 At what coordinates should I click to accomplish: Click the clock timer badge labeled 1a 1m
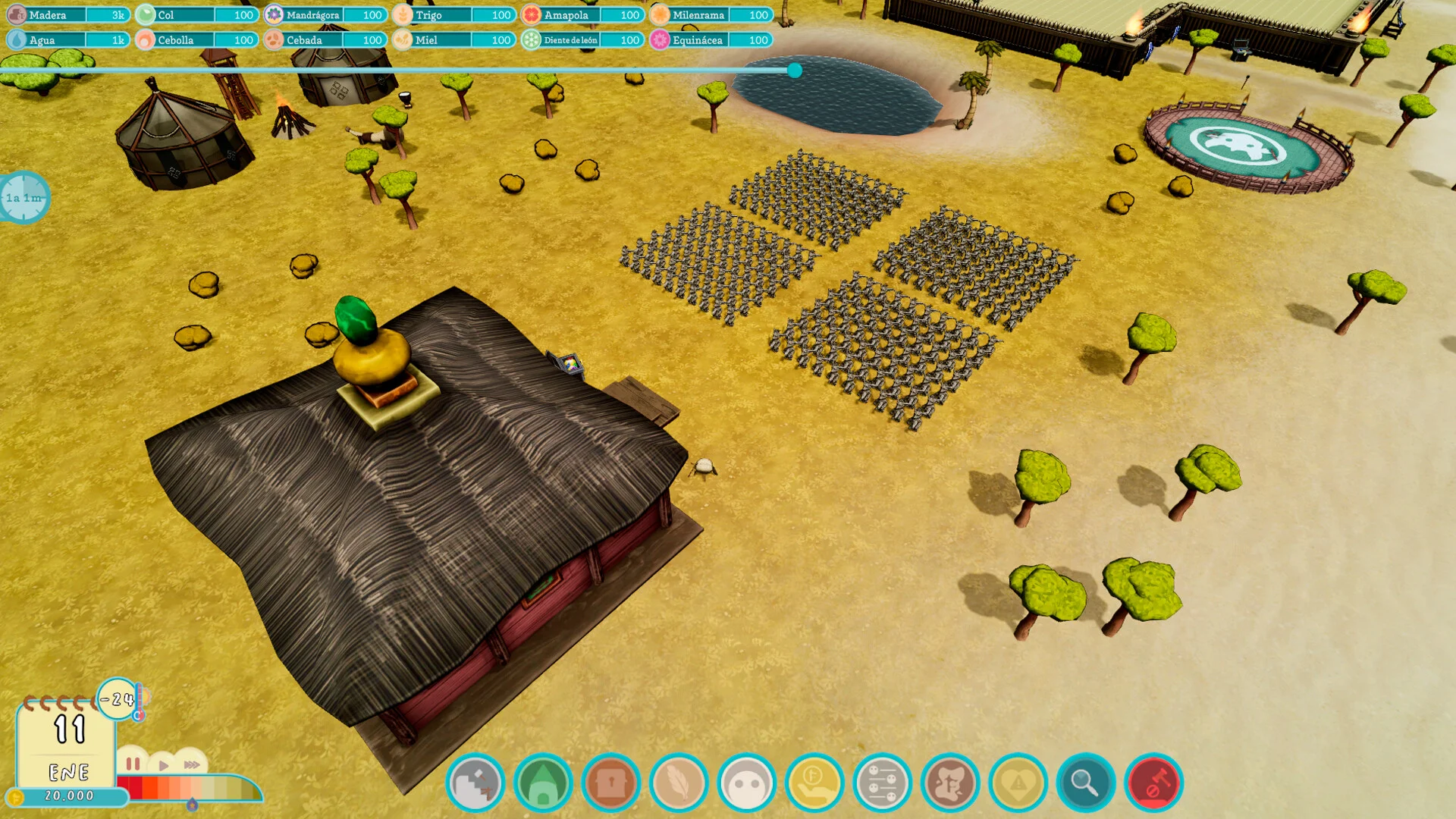(24, 198)
